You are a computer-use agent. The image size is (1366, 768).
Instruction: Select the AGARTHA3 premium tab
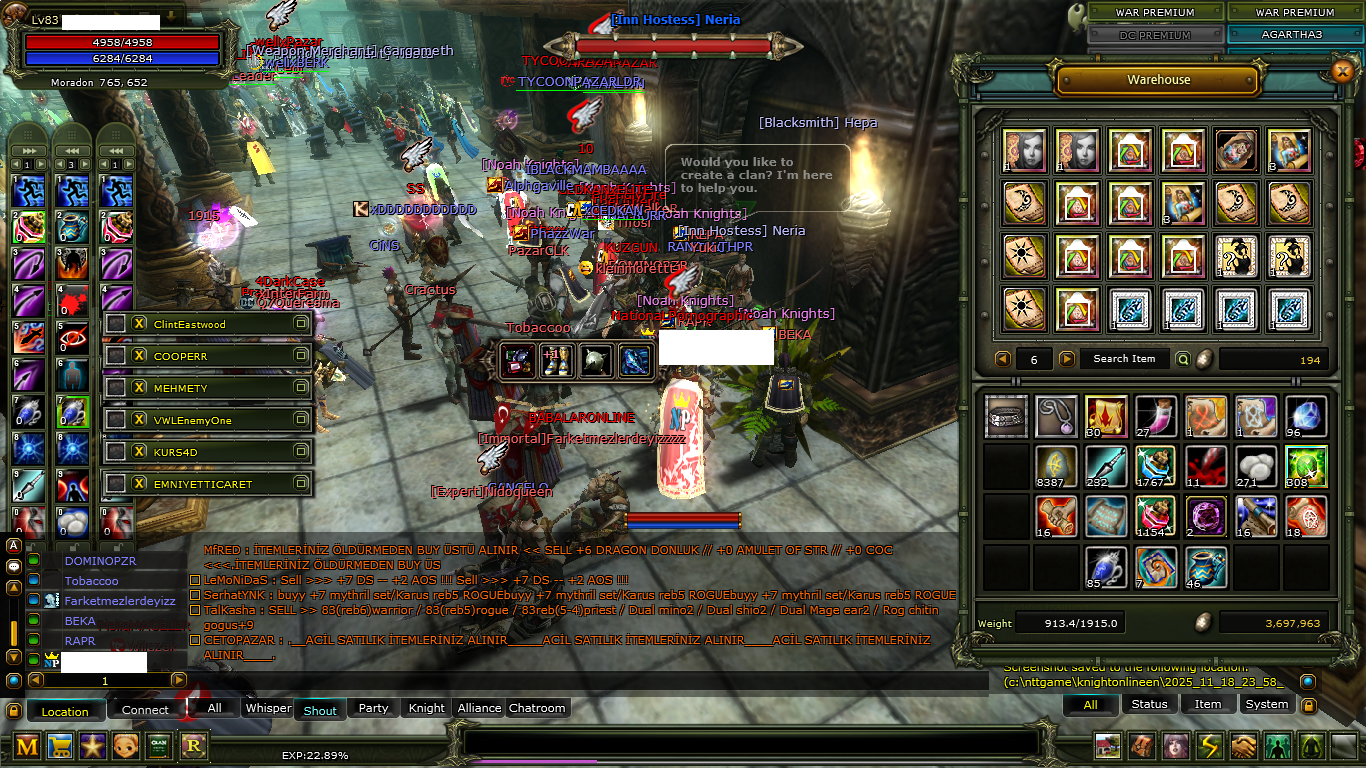pos(1295,34)
